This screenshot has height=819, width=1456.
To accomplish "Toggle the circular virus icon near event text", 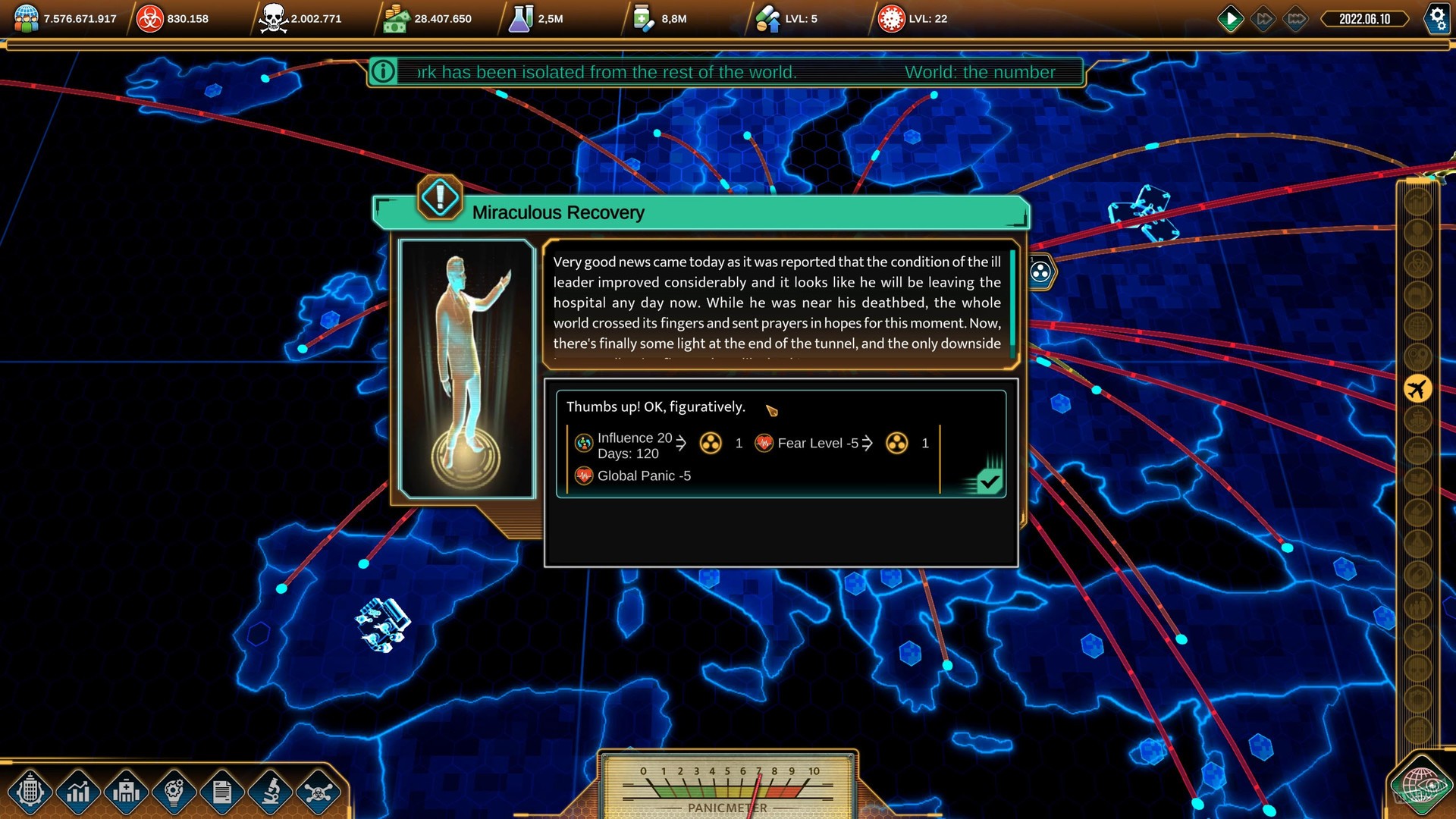I will (x=1040, y=271).
